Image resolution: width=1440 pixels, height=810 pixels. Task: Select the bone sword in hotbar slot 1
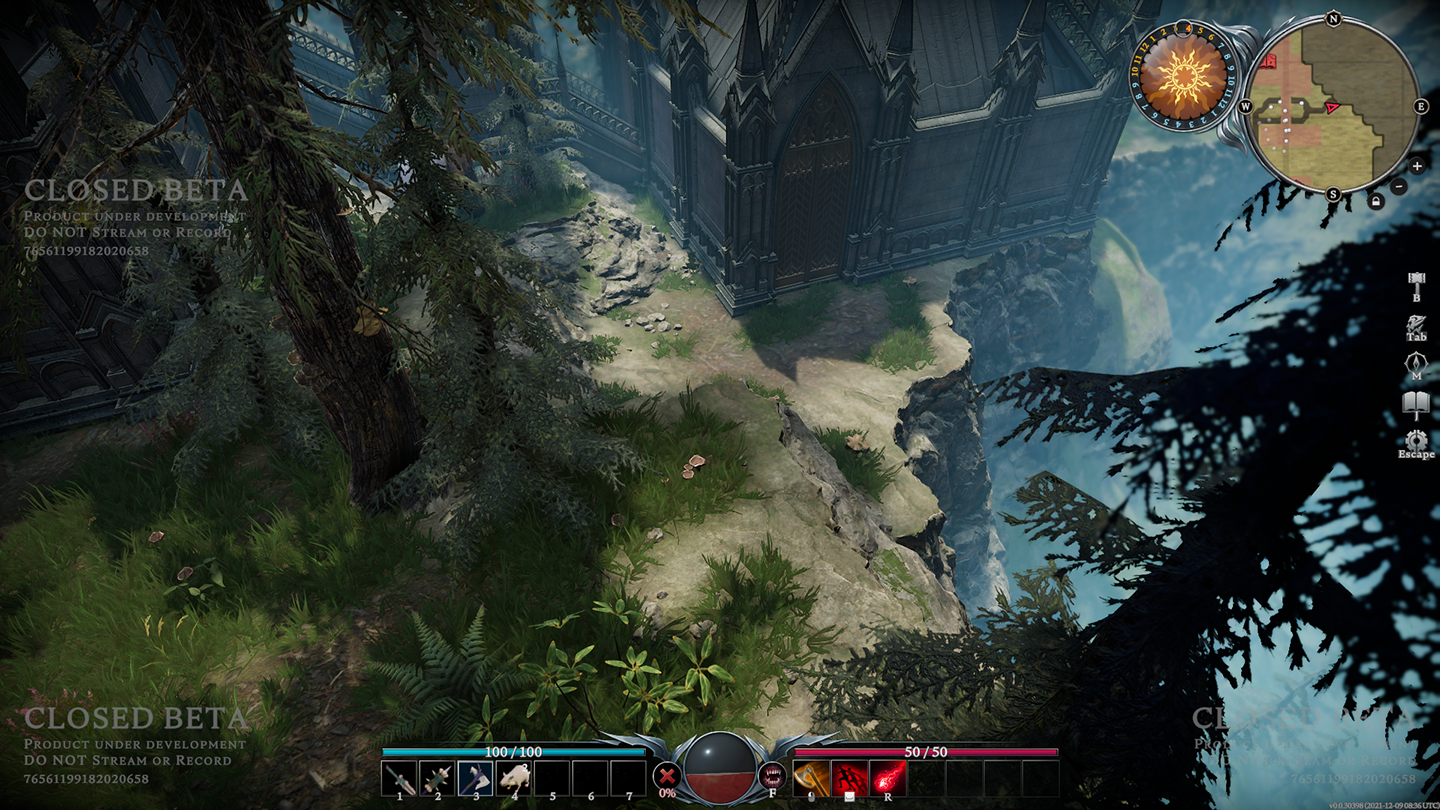click(x=399, y=777)
